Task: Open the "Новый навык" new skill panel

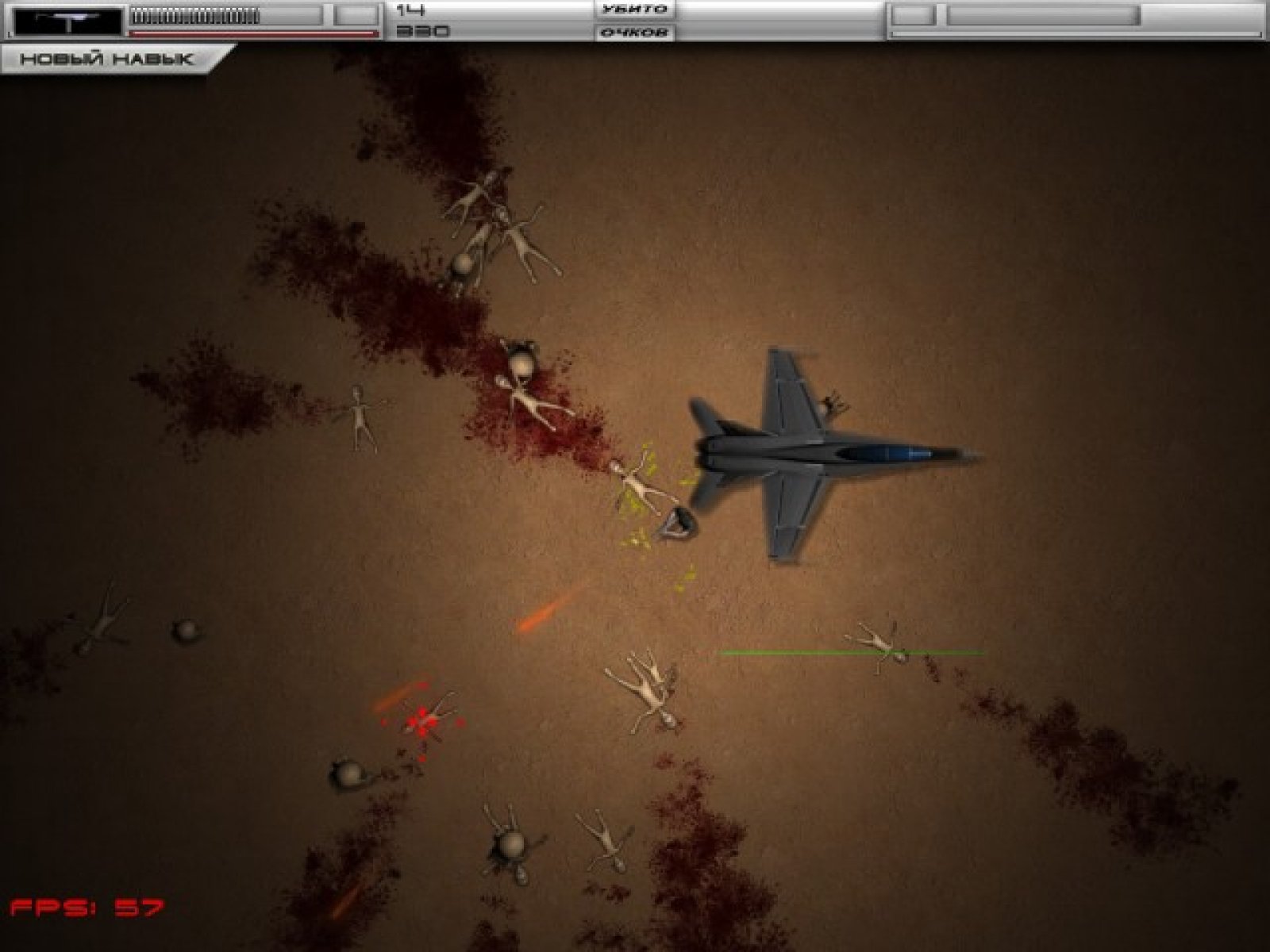Action: click(107, 59)
